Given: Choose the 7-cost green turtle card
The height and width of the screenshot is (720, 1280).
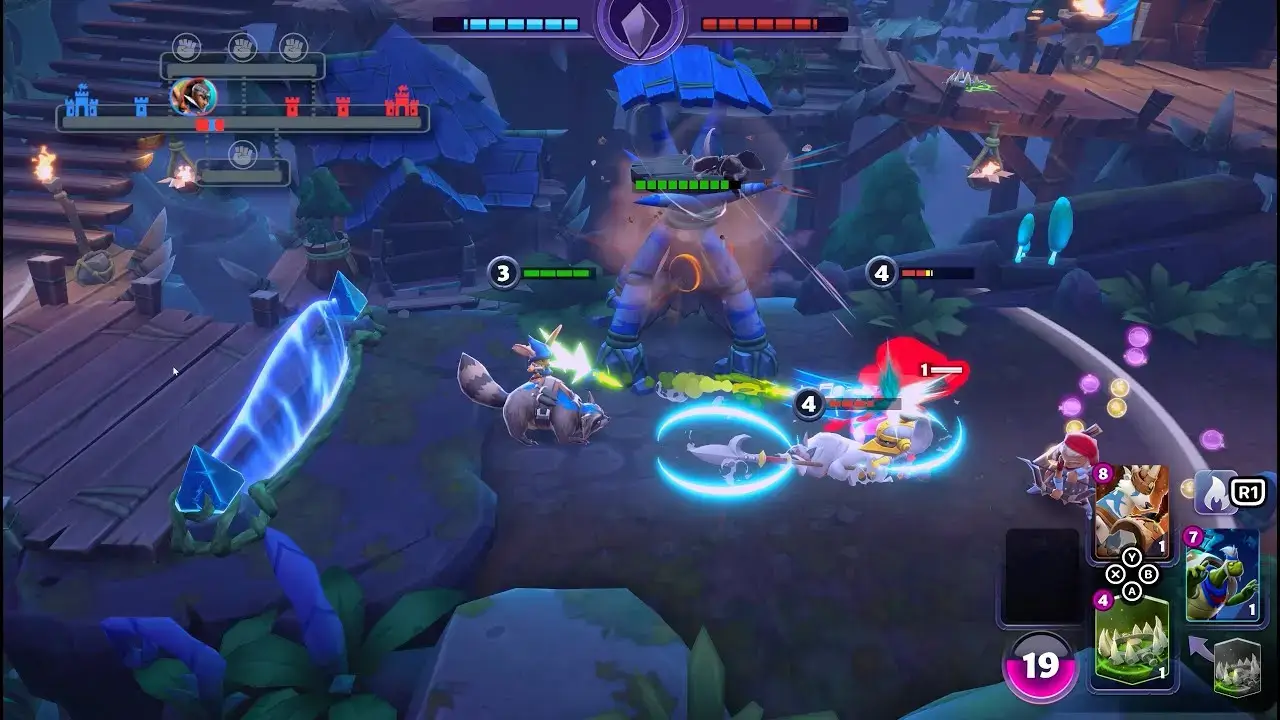Looking at the screenshot, I should coord(1221,578).
